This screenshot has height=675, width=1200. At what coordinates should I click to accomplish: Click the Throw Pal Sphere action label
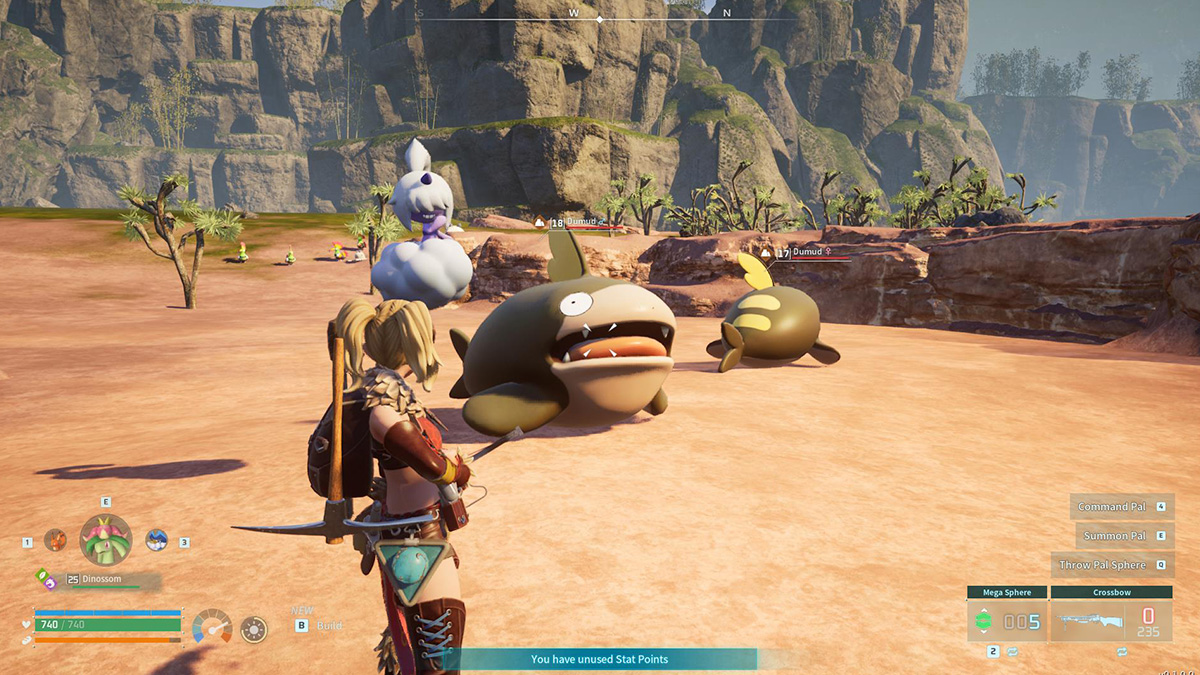[1102, 565]
